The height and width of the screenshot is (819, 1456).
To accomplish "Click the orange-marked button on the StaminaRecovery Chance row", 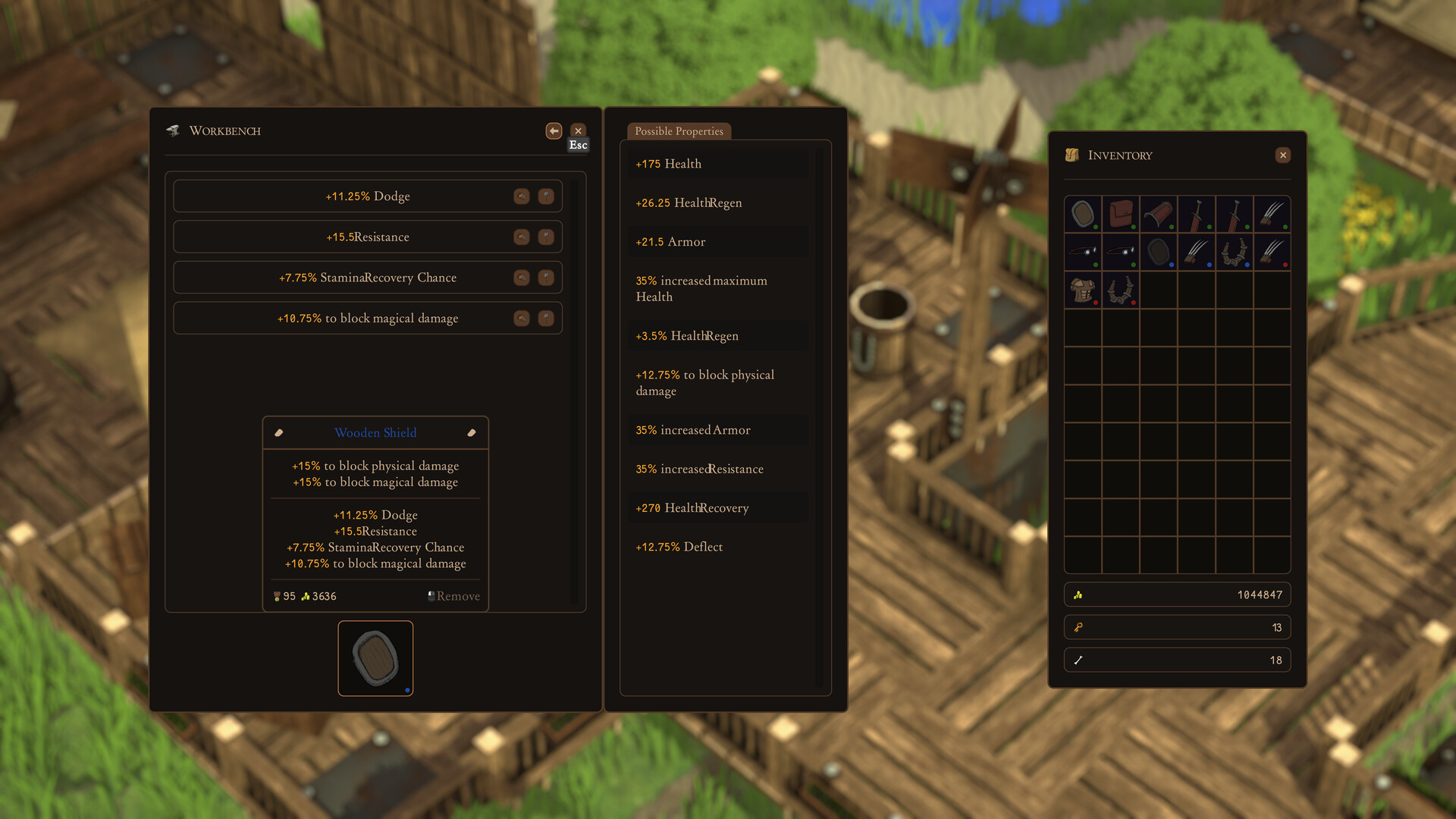I will pyautogui.click(x=522, y=278).
